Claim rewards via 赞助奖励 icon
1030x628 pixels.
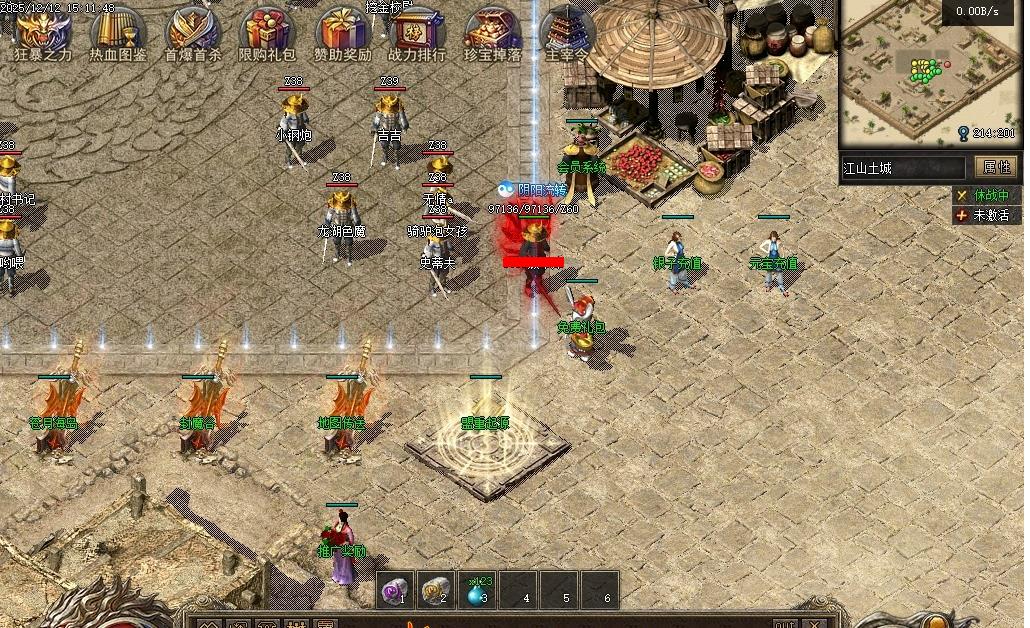342,34
